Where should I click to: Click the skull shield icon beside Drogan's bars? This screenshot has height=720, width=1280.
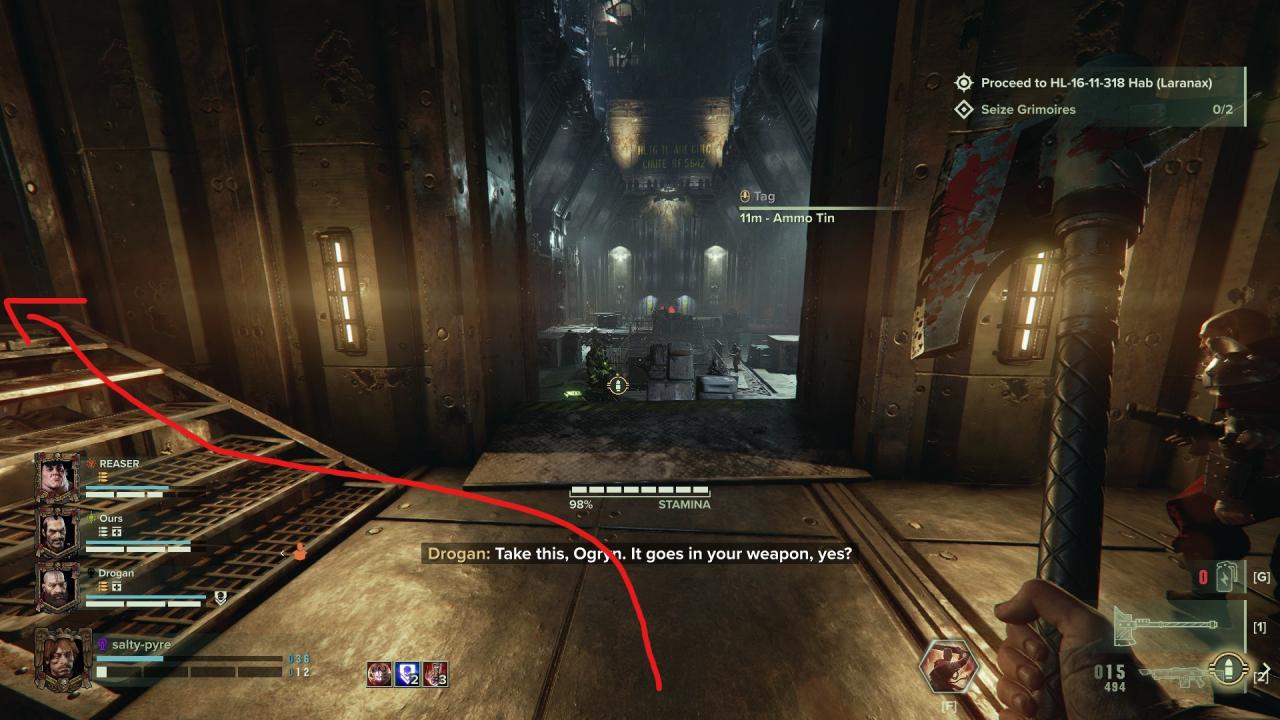click(221, 598)
